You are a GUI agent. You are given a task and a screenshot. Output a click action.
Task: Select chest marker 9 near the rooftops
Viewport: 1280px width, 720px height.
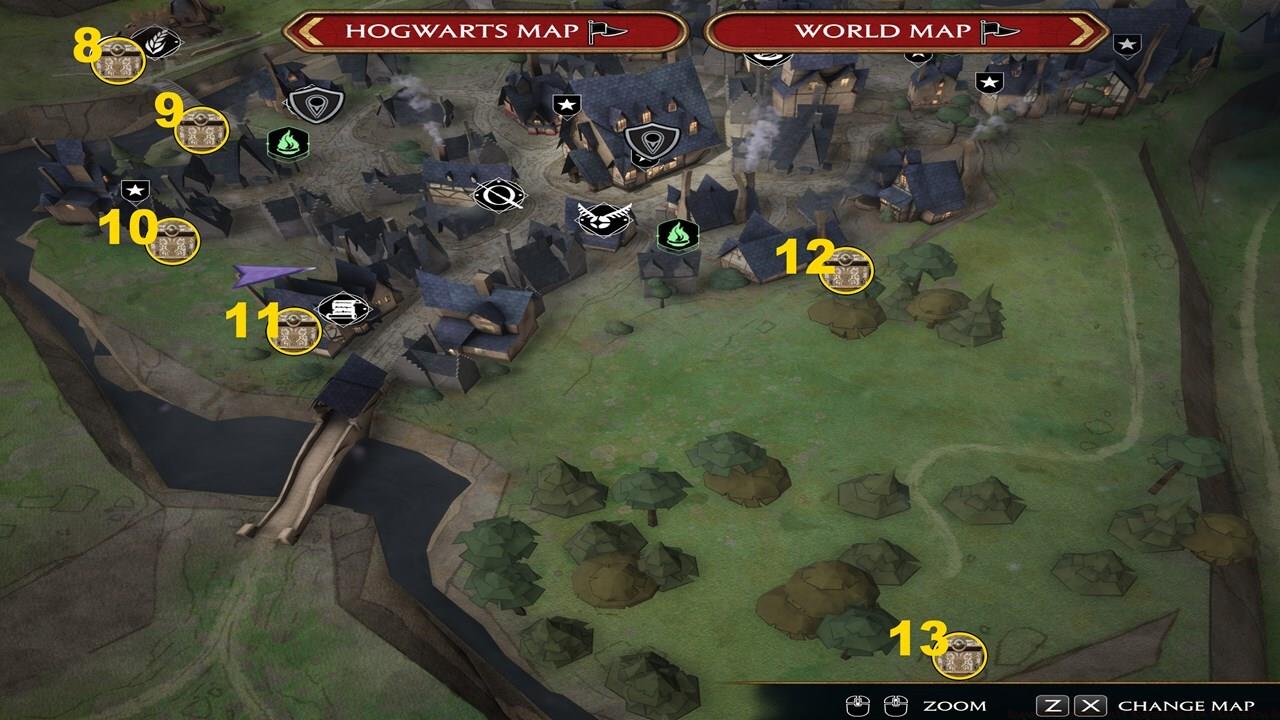point(200,130)
